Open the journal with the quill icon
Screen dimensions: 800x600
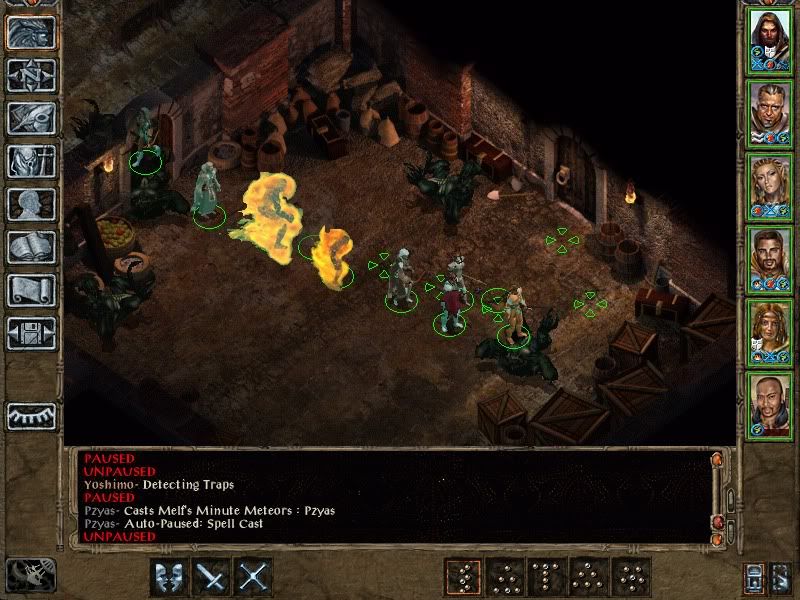coord(31,118)
